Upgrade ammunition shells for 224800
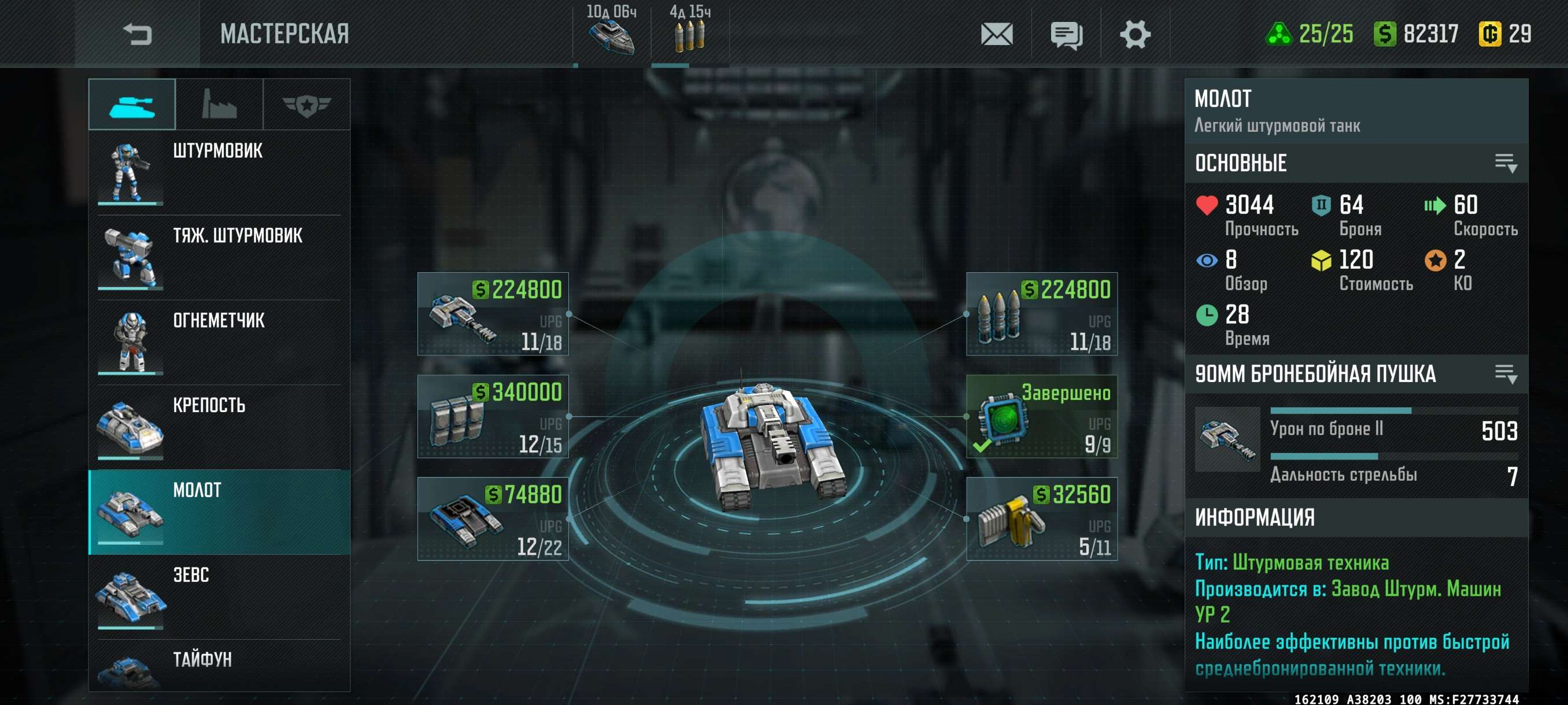This screenshot has width=1568, height=705. (x=1041, y=314)
